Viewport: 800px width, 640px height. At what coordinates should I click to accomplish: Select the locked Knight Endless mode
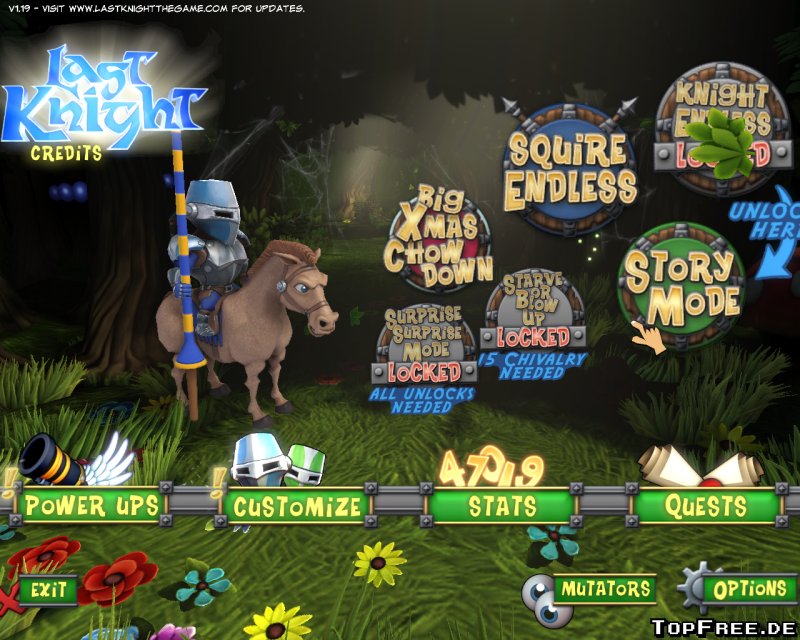coord(722,129)
